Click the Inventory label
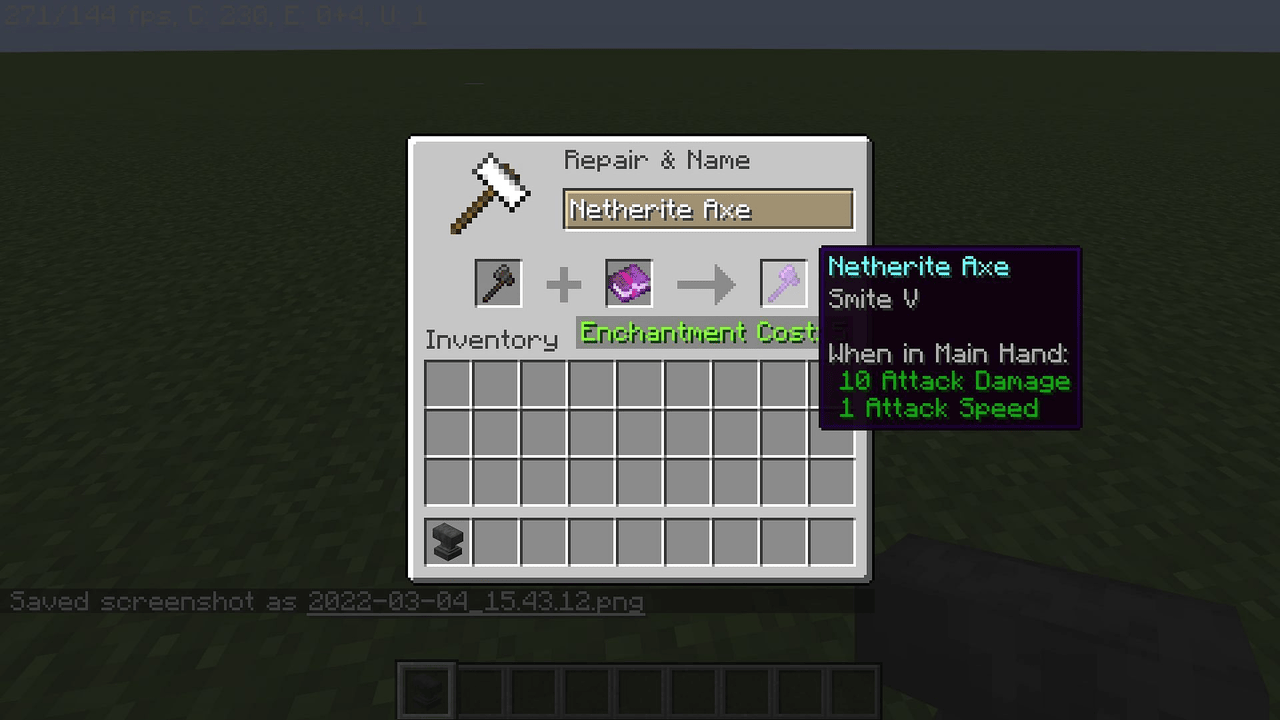 click(x=491, y=340)
